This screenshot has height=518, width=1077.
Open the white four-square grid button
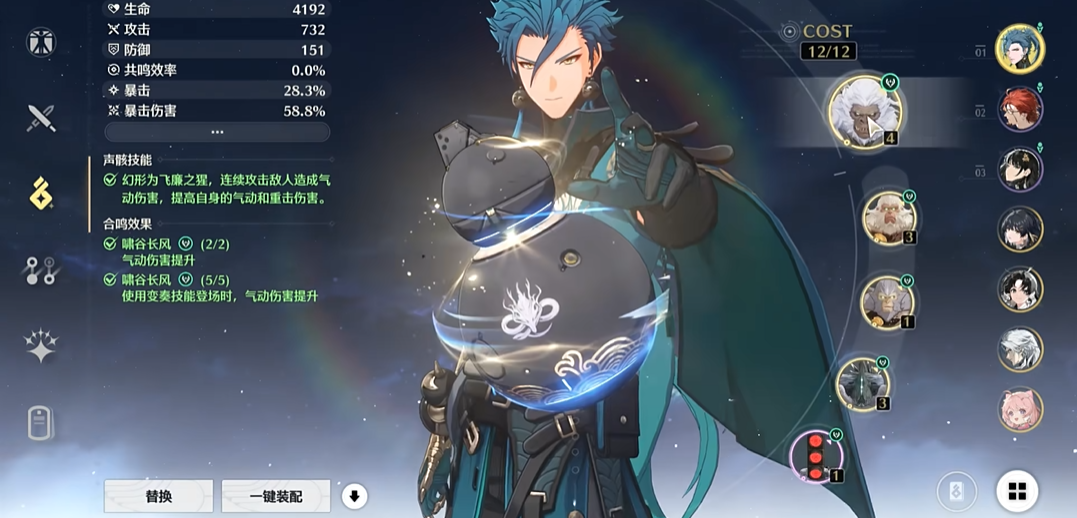tap(1017, 491)
